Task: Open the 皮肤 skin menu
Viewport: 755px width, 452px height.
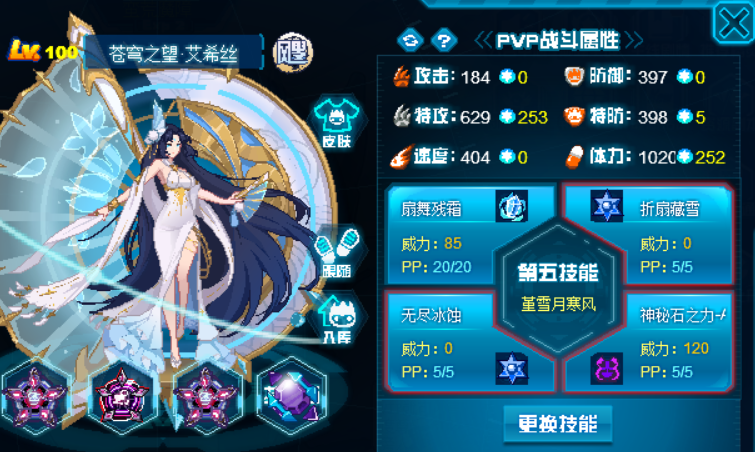Action: (x=335, y=124)
